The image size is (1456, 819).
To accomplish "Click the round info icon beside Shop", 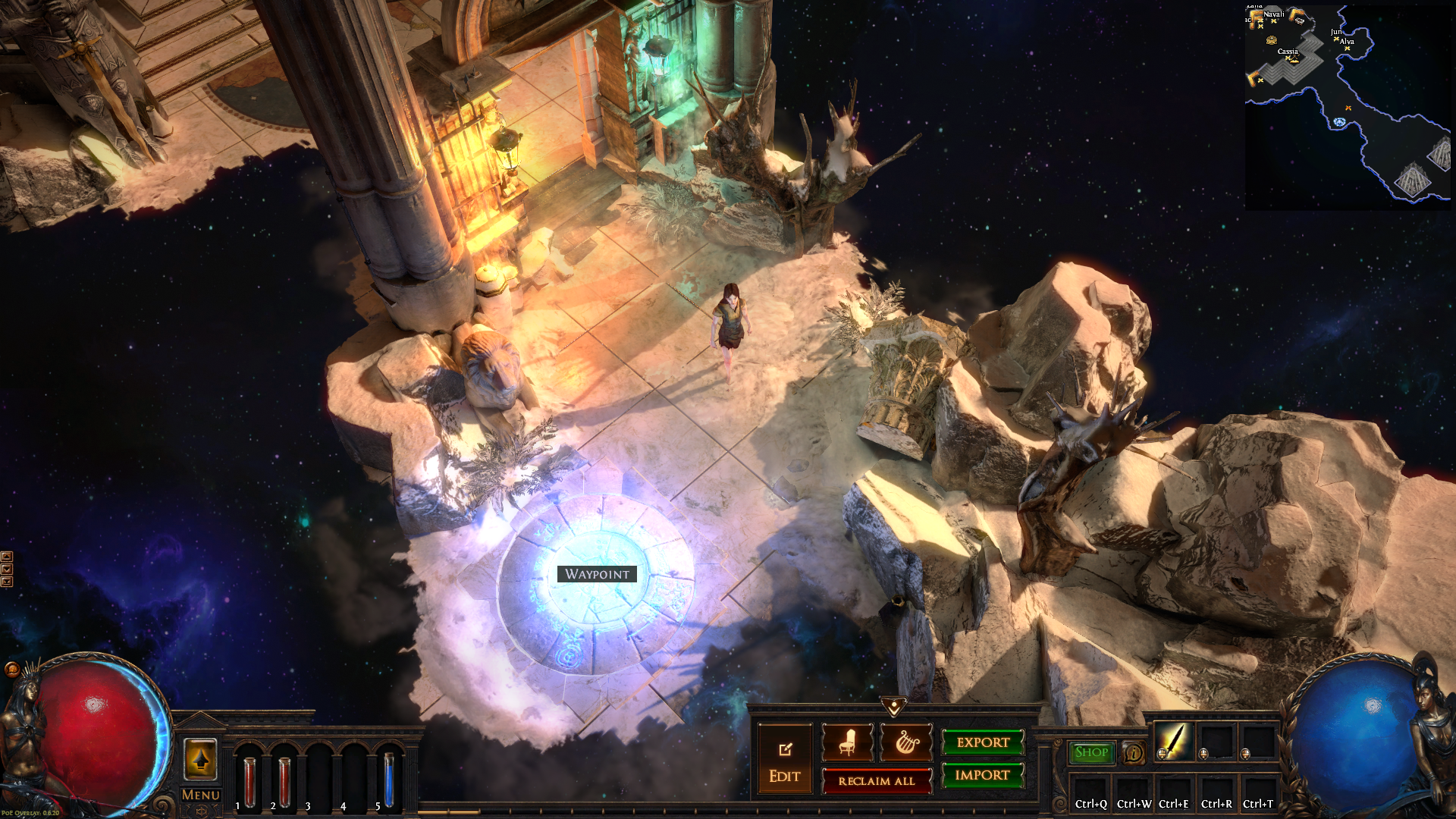I will (x=1134, y=753).
